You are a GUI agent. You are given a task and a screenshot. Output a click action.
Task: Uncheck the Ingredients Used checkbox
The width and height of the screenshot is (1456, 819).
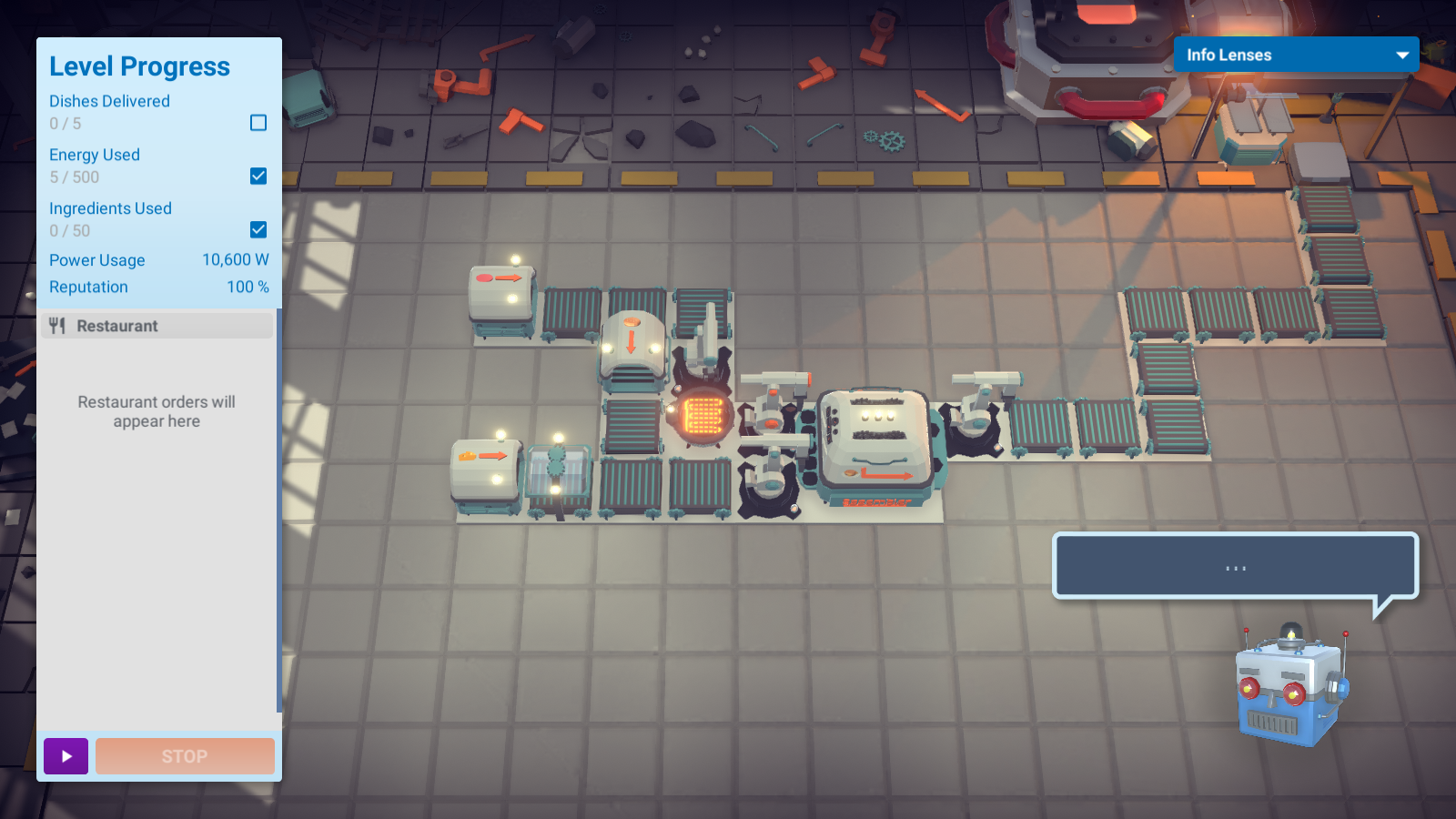point(259,230)
